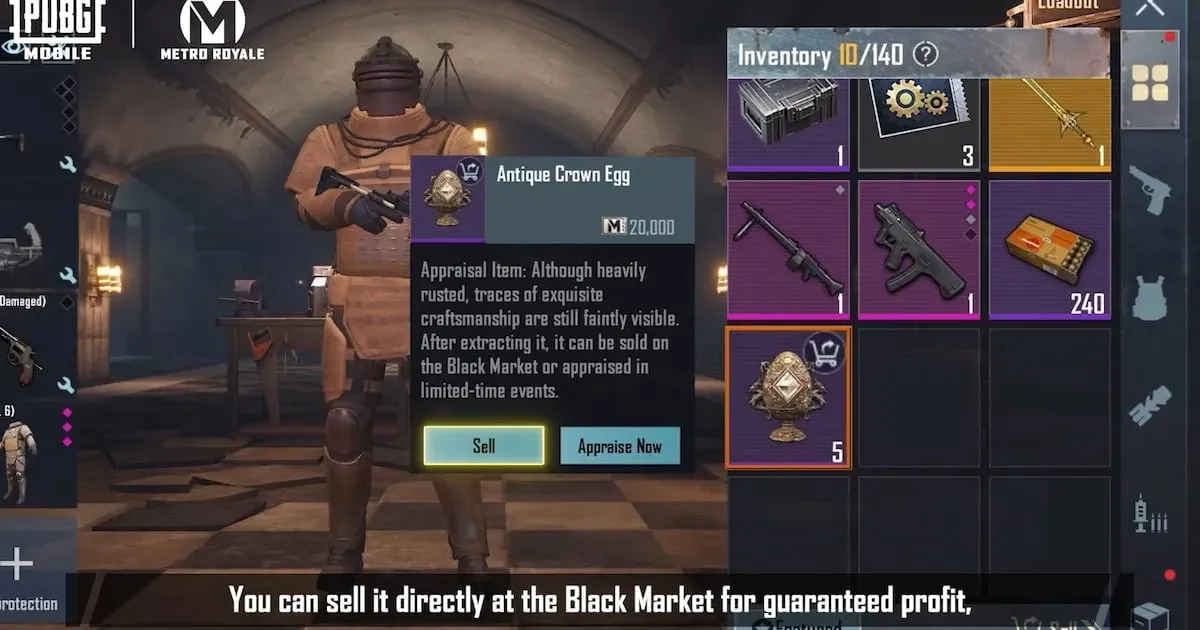Add protection with the plus button
This screenshot has height=630, width=1200.
(x=16, y=565)
